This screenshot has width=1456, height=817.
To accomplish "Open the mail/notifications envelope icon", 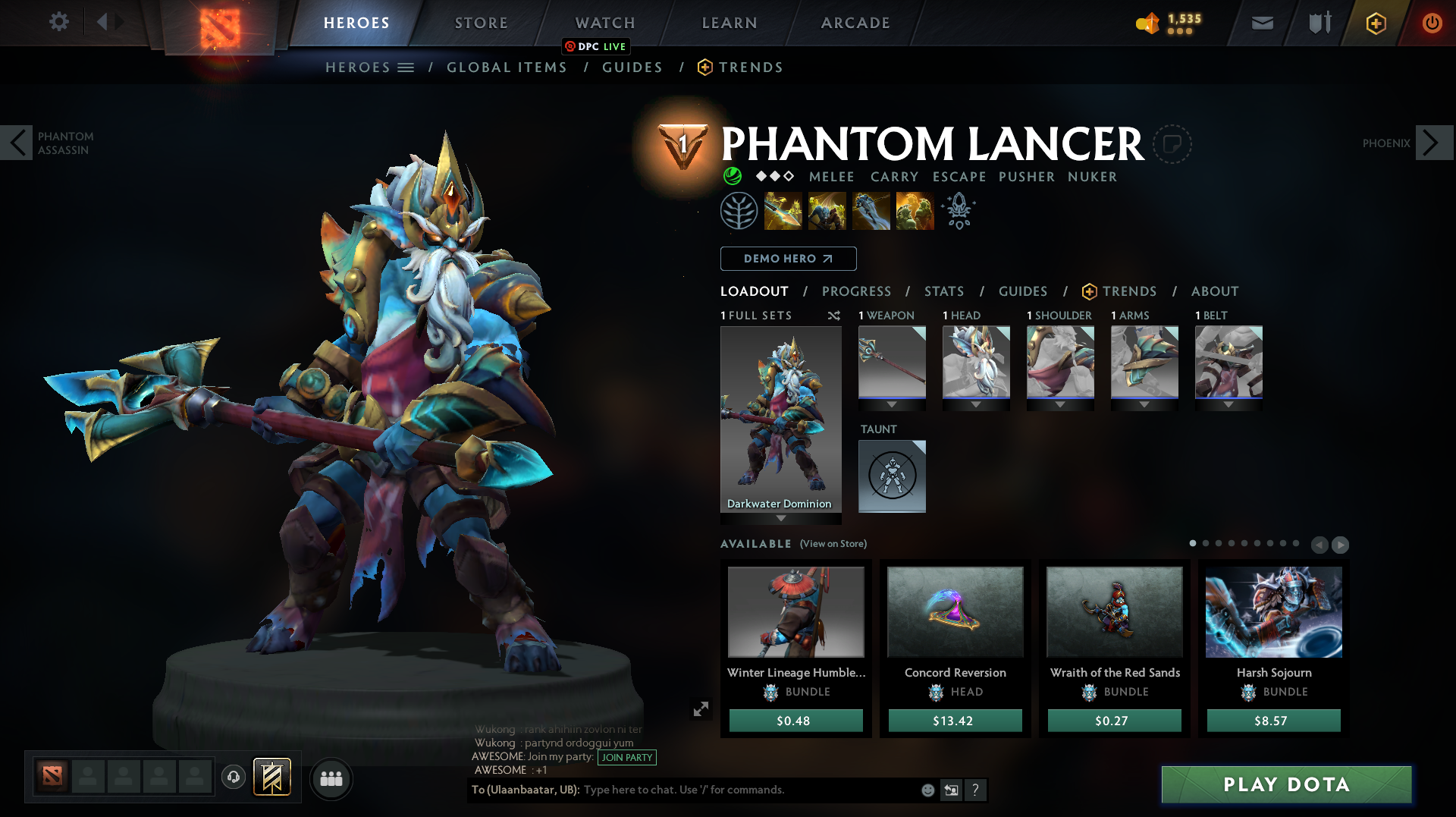I will 1261,23.
